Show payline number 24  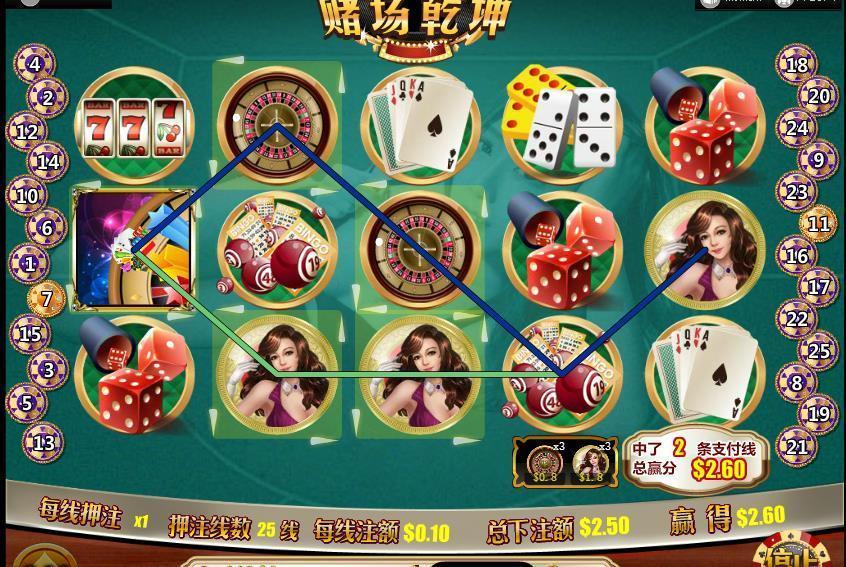pyautogui.click(x=796, y=128)
